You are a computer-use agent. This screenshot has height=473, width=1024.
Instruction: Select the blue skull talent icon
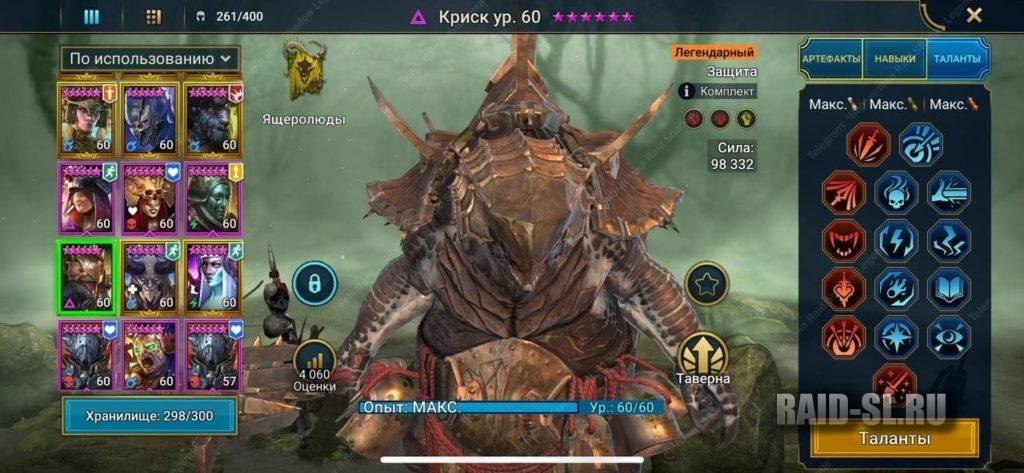[896, 192]
